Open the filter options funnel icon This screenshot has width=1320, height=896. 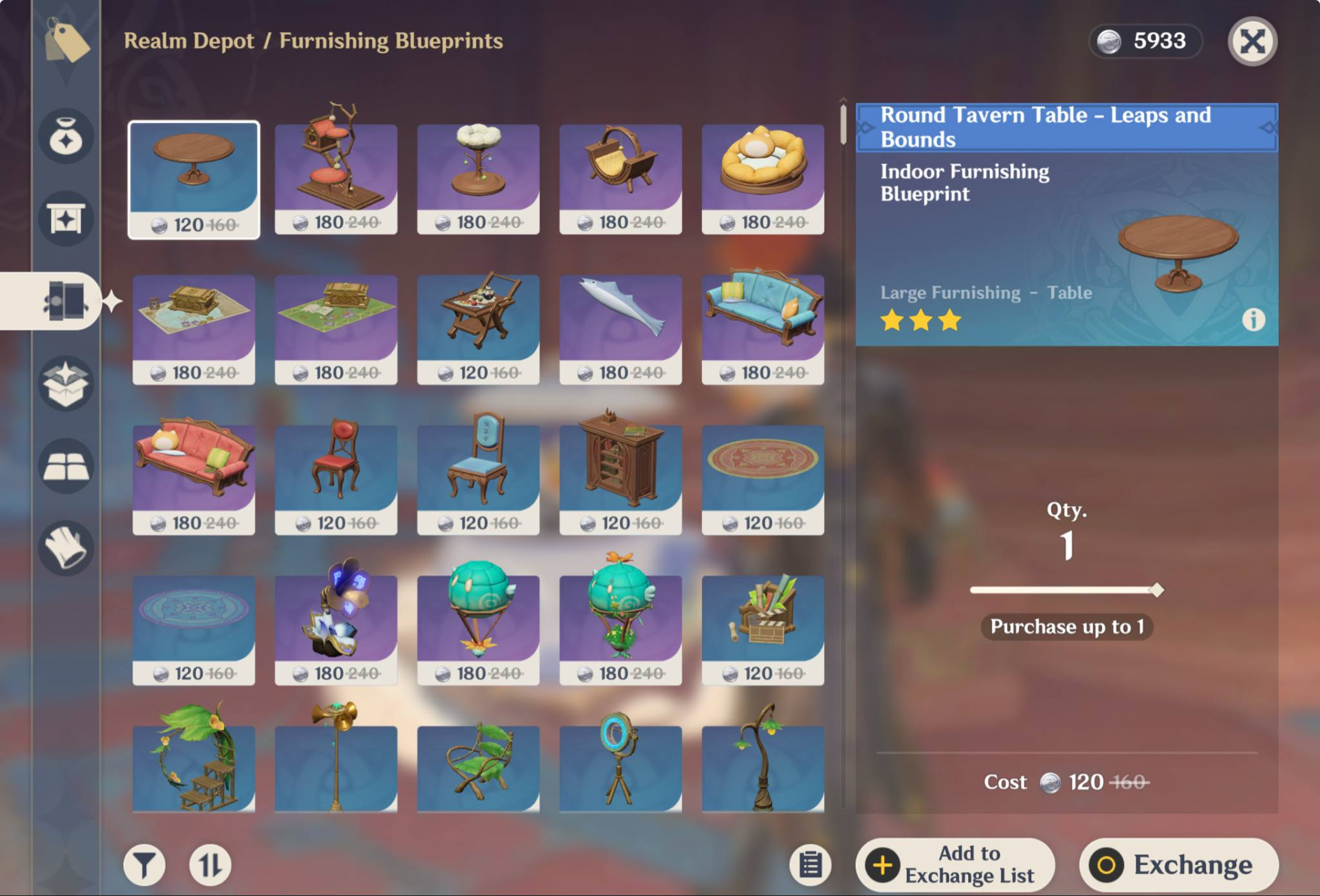144,864
